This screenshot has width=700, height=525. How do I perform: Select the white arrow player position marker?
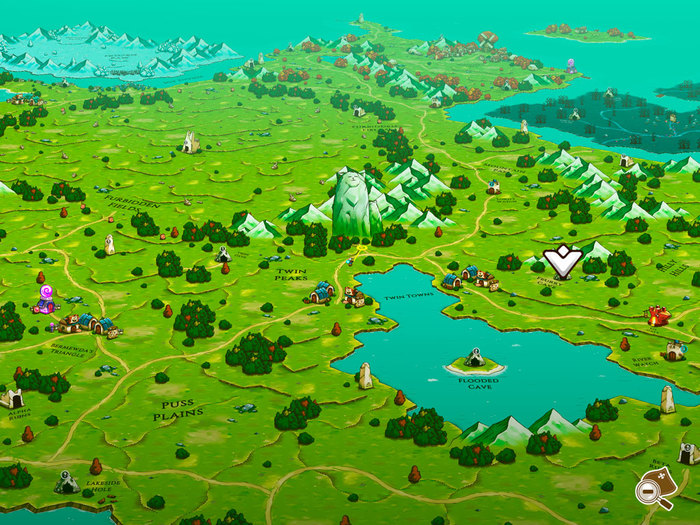click(562, 261)
